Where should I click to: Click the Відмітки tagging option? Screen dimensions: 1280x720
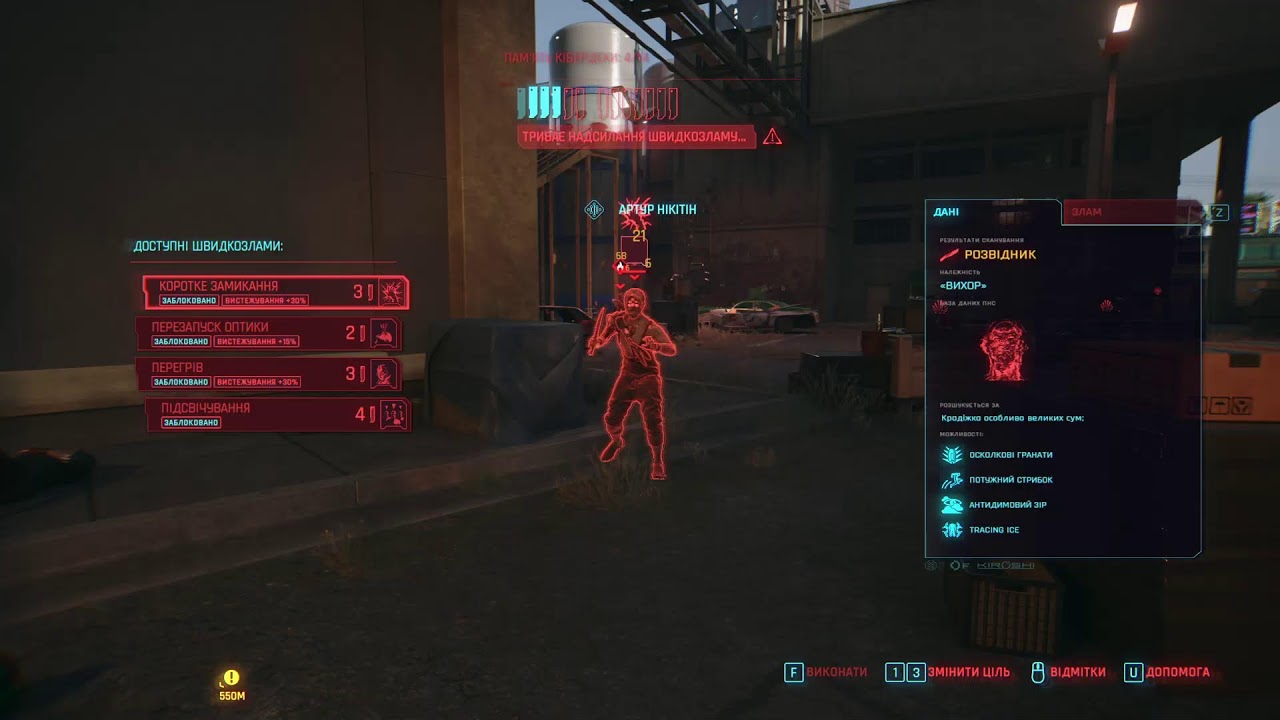[1068, 673]
